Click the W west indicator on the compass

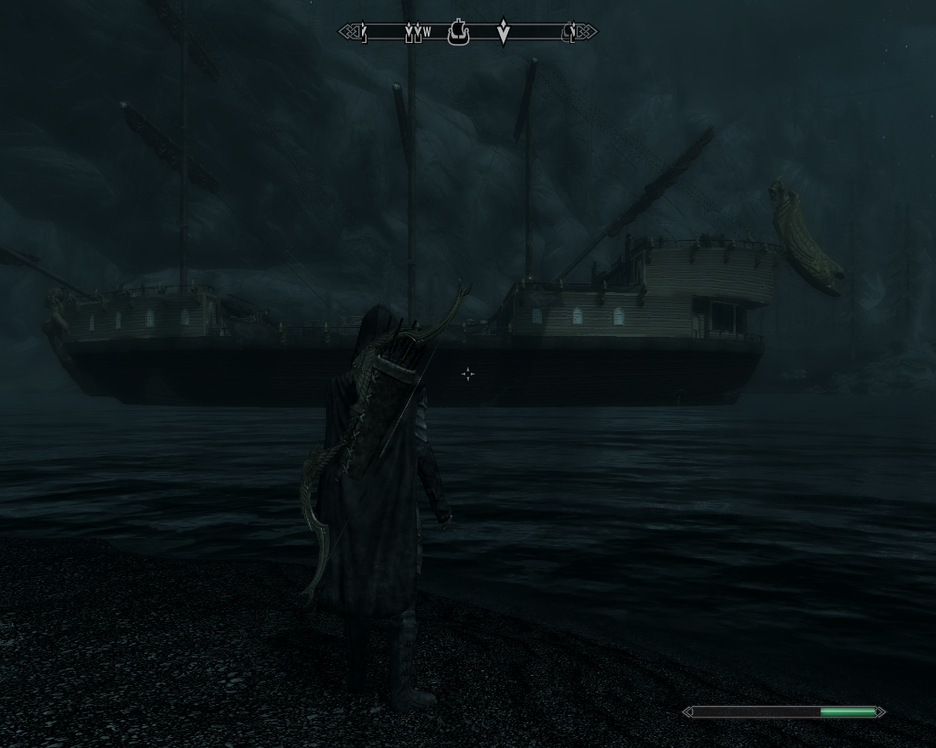pos(427,33)
